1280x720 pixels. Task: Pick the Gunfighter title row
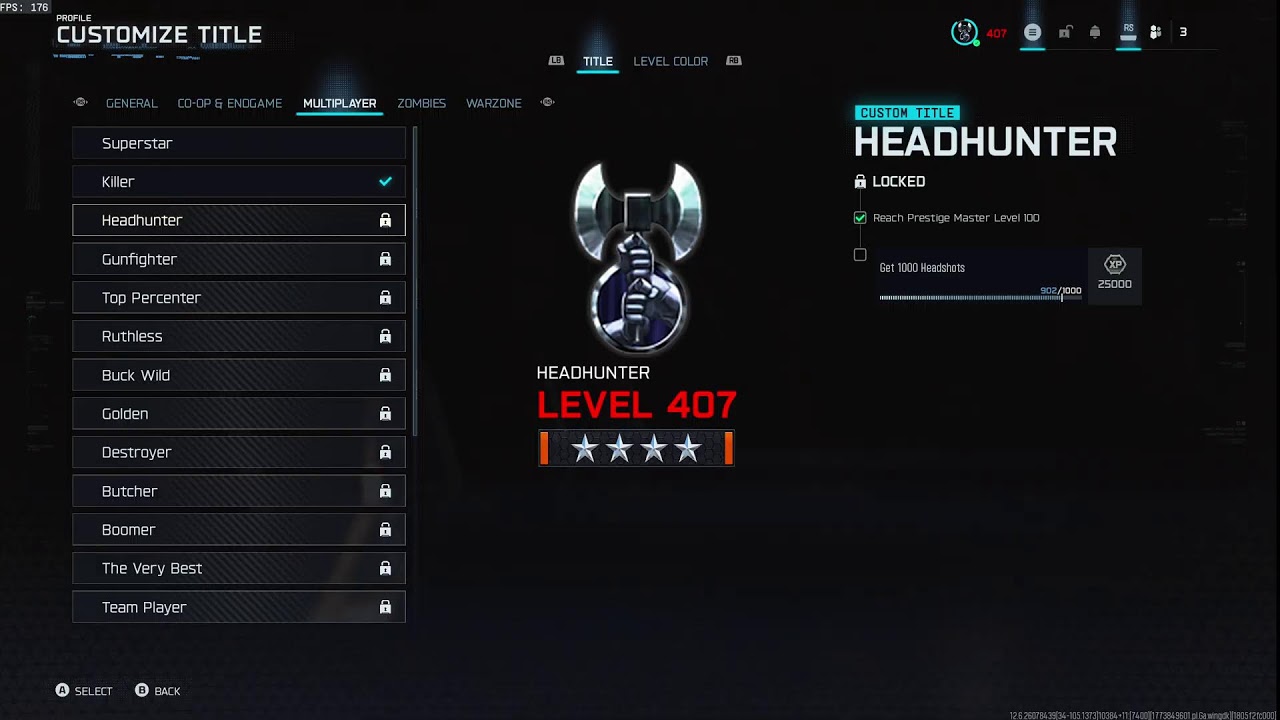pos(238,259)
